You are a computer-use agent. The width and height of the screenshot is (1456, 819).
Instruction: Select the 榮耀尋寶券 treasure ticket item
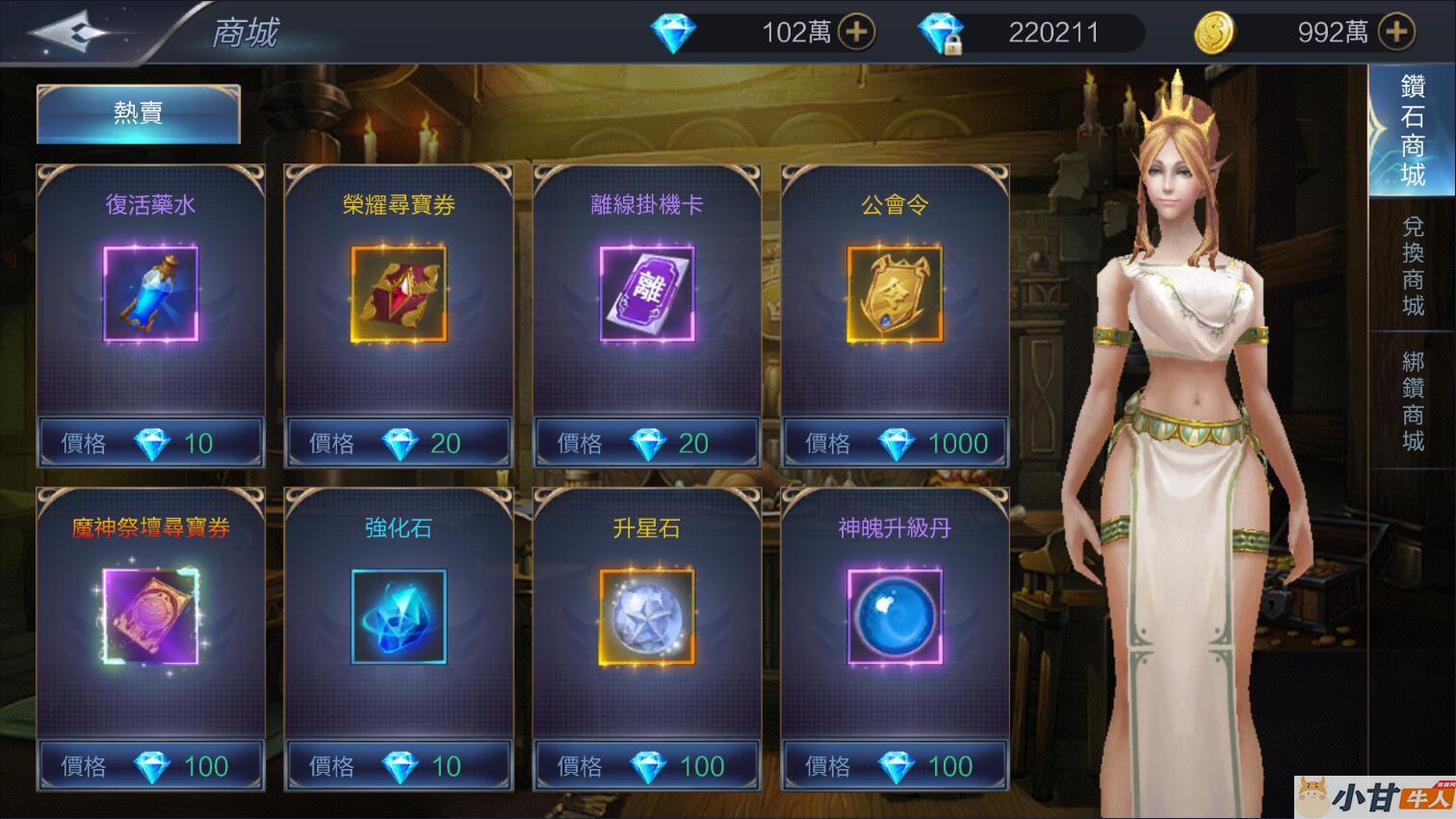pyautogui.click(x=399, y=294)
